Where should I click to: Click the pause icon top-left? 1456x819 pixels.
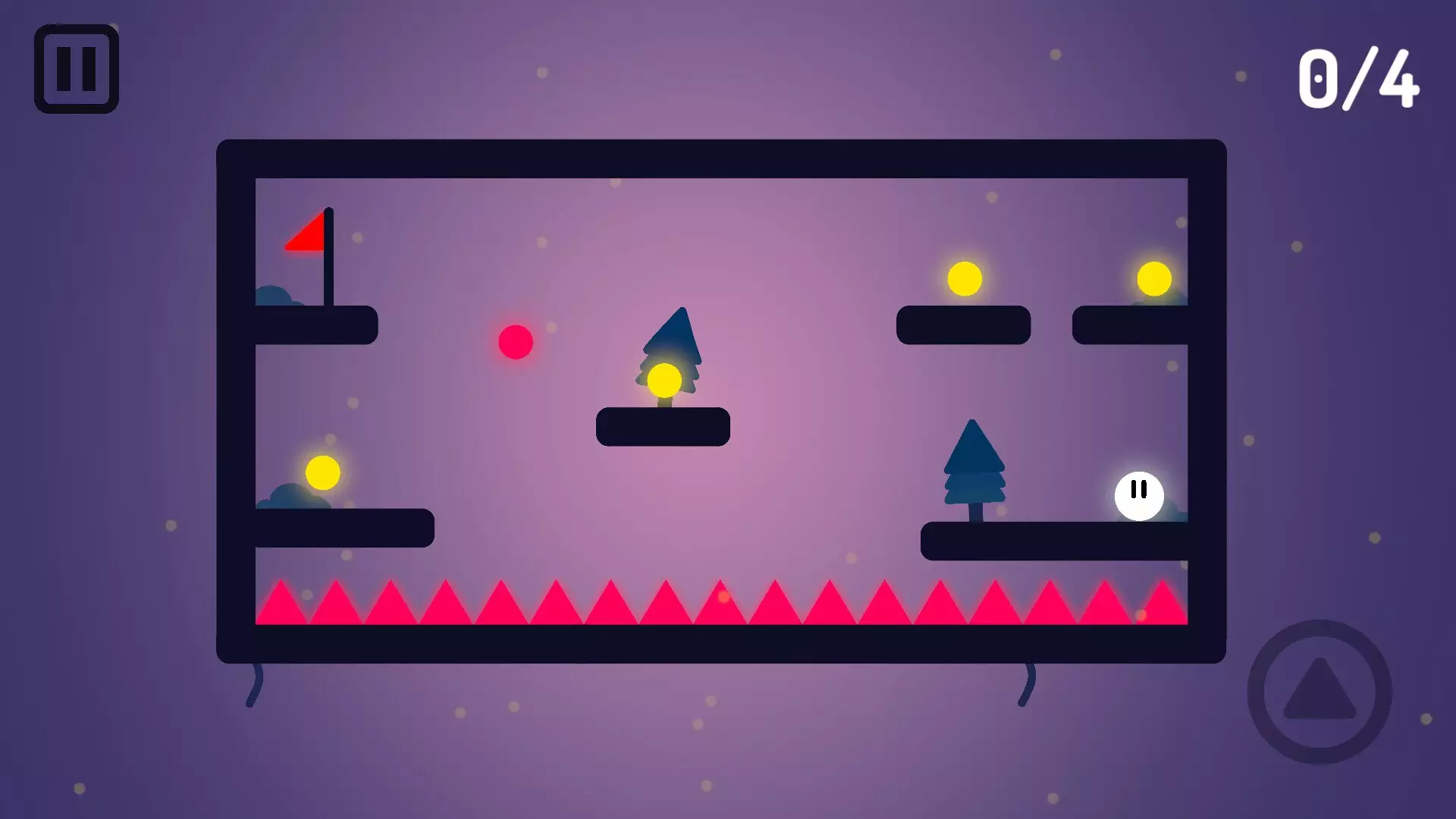coord(75,71)
